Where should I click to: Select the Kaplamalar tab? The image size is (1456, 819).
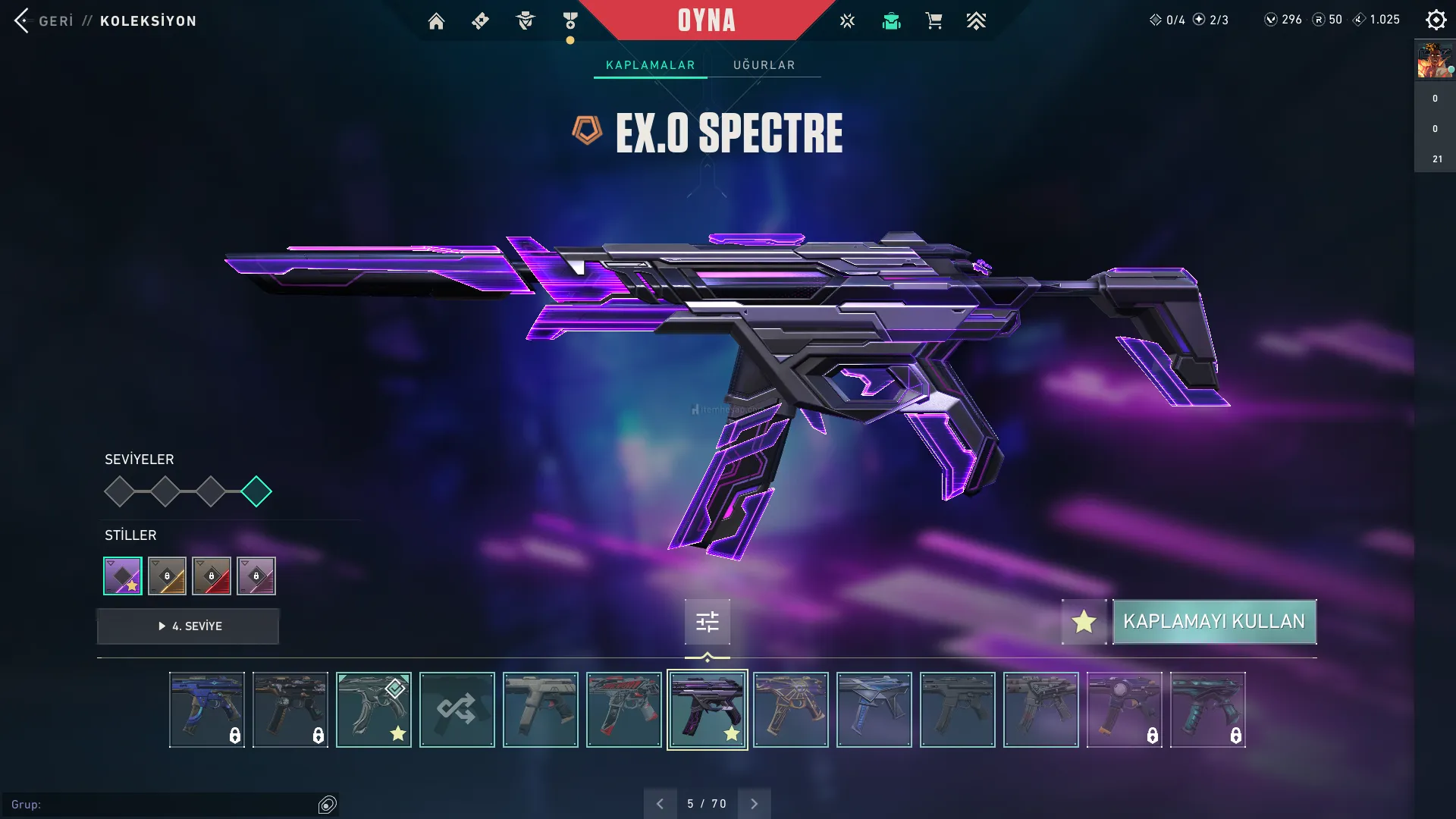650,65
